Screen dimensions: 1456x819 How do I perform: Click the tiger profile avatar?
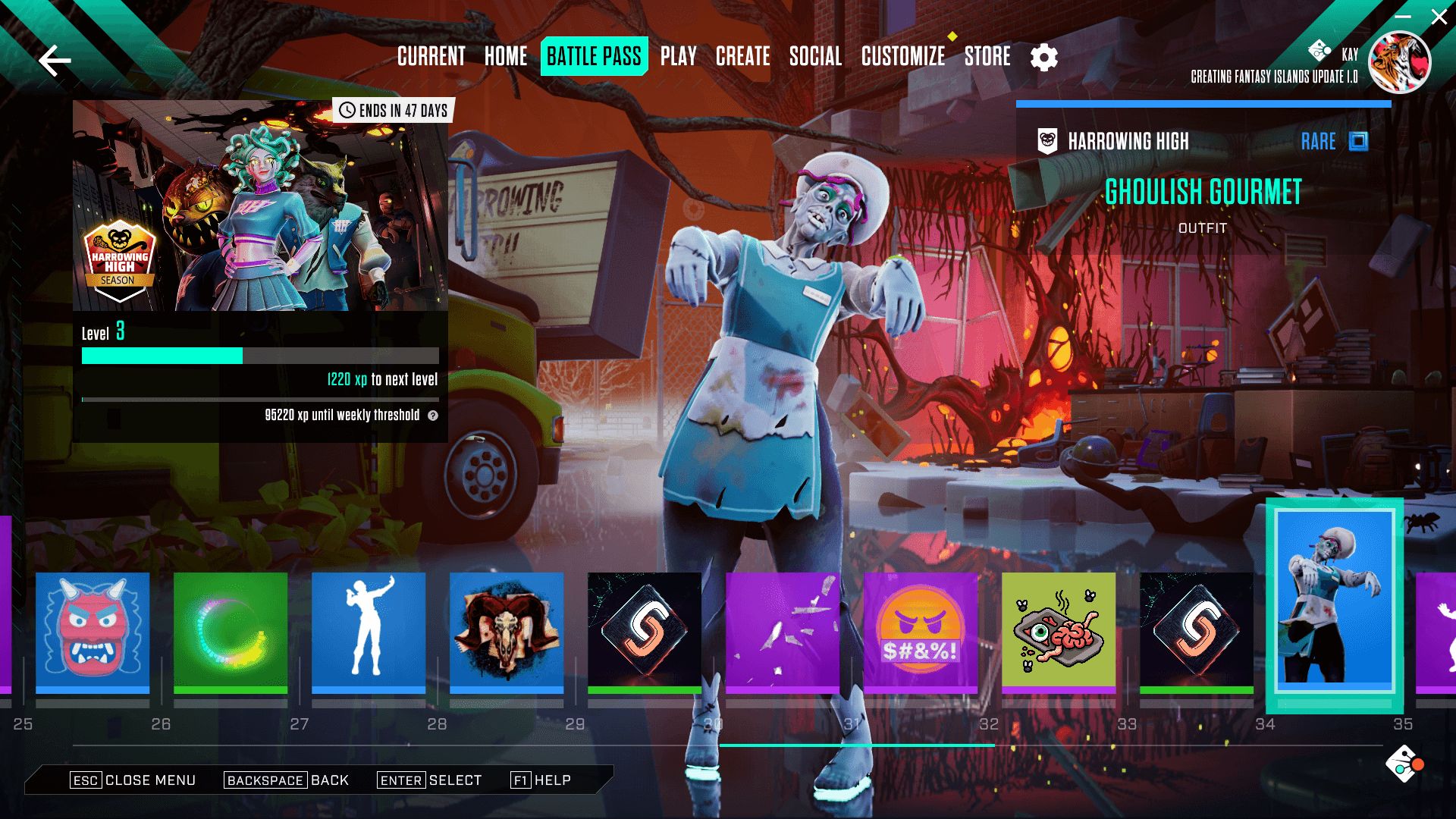click(x=1399, y=62)
